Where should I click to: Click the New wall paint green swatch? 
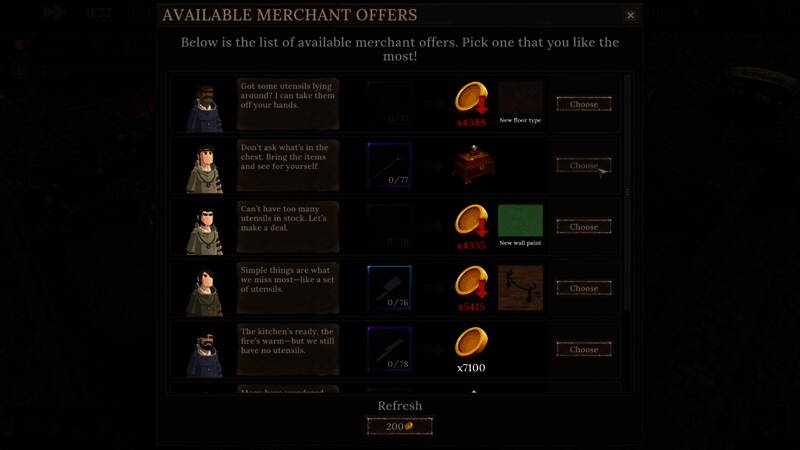(520, 221)
